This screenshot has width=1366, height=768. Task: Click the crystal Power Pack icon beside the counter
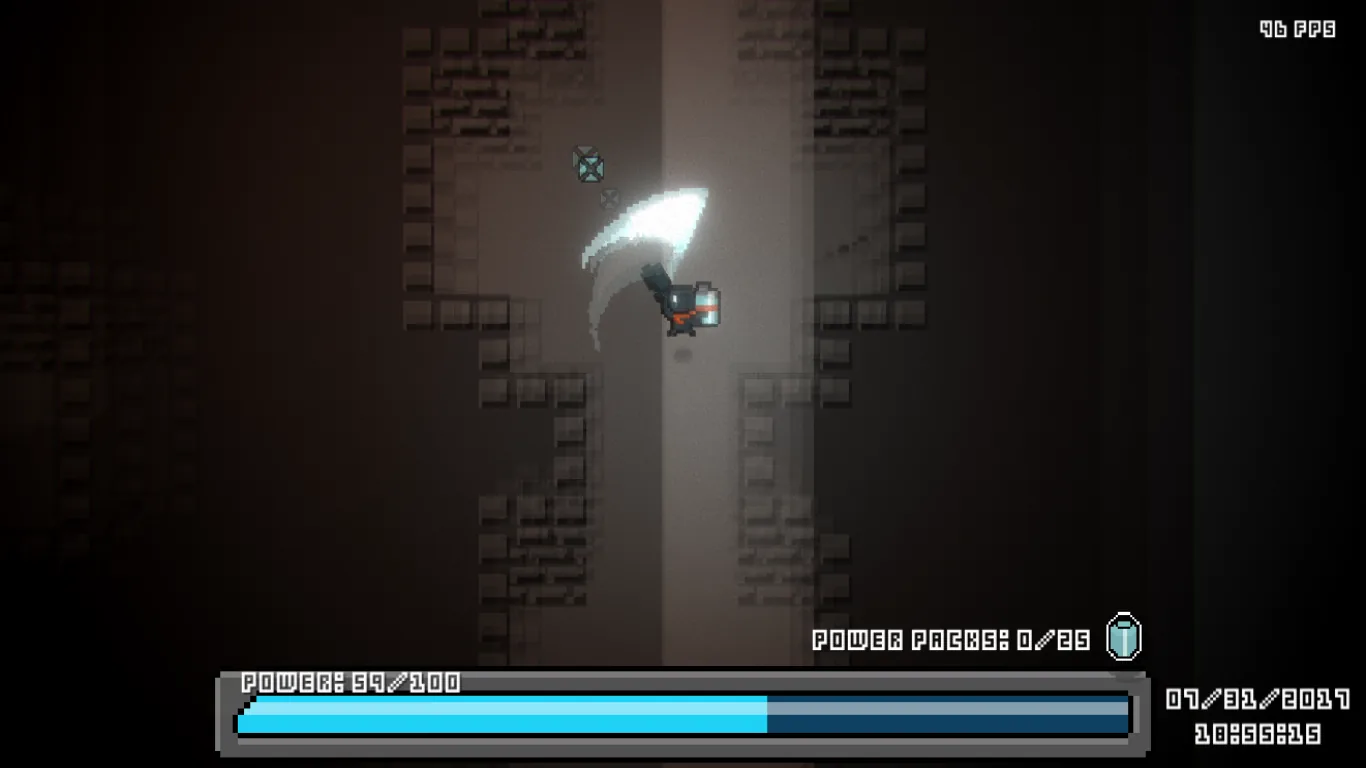[x=1124, y=639]
